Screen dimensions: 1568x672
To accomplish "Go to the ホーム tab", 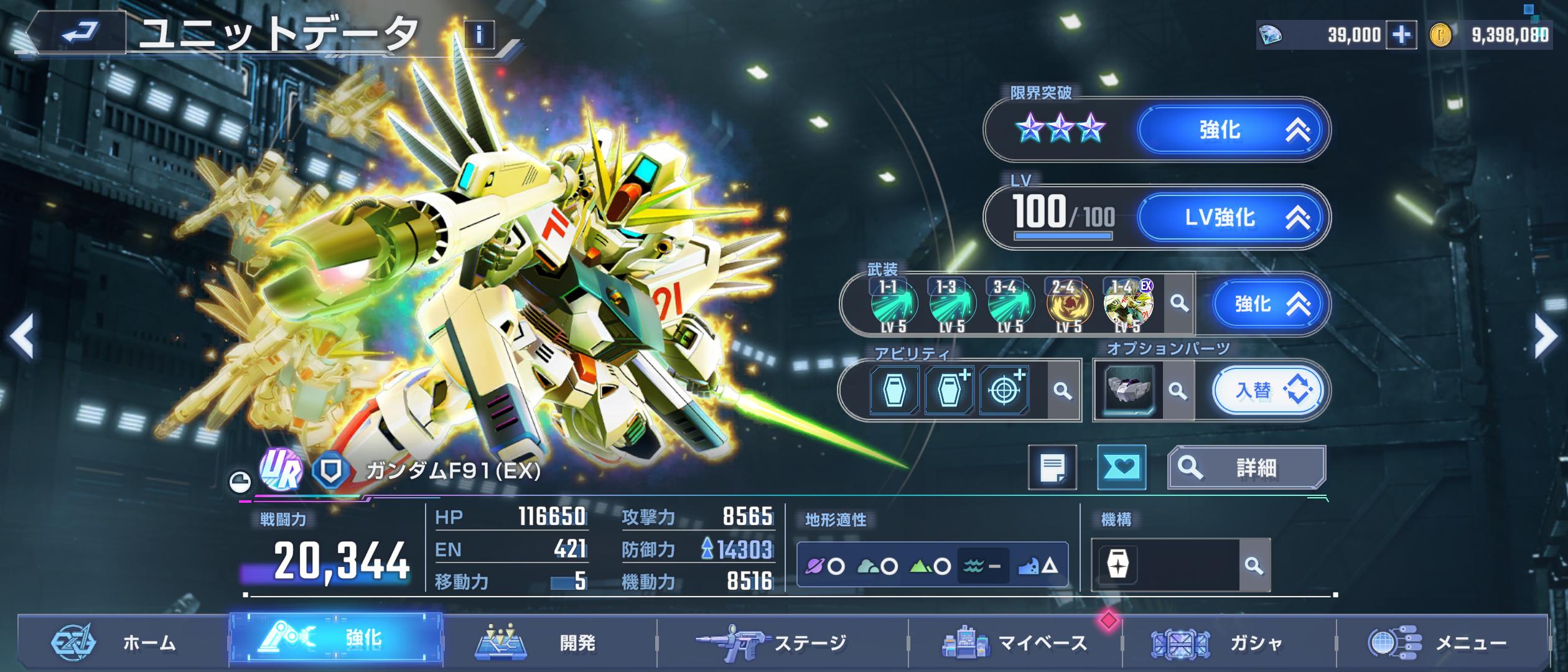I will [x=123, y=643].
